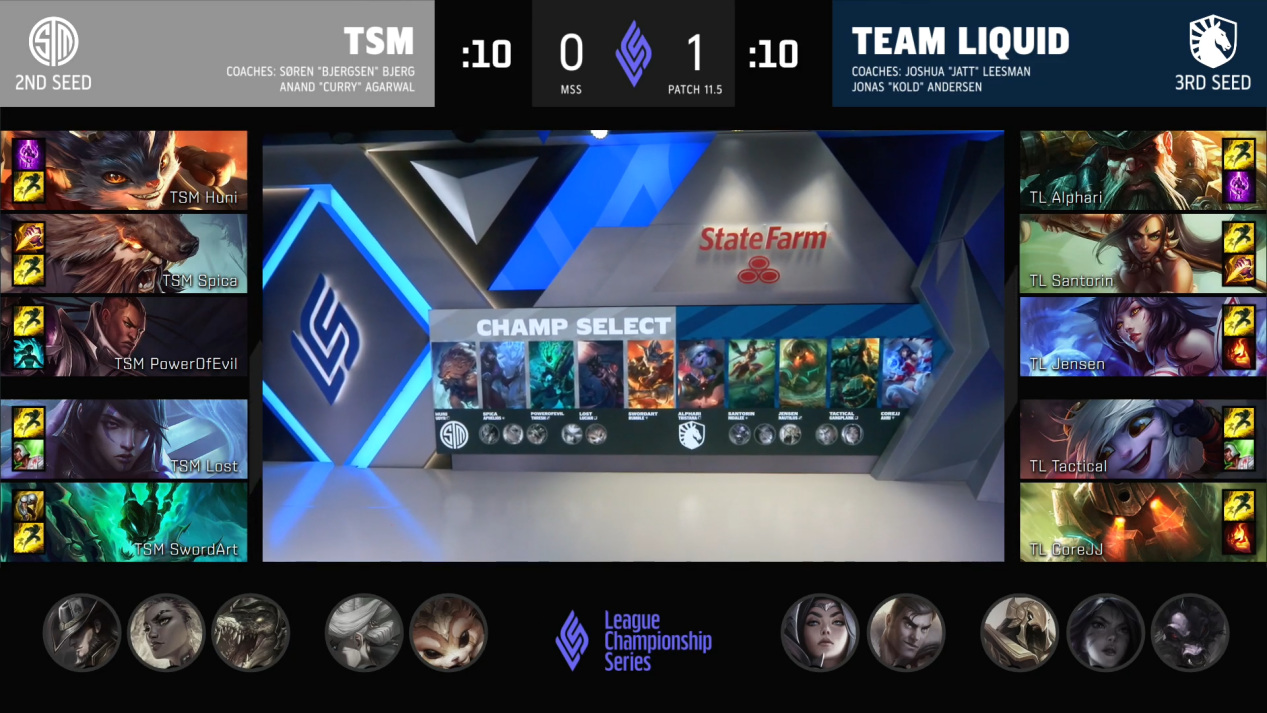Select the banned Jayce portrait

905,633
